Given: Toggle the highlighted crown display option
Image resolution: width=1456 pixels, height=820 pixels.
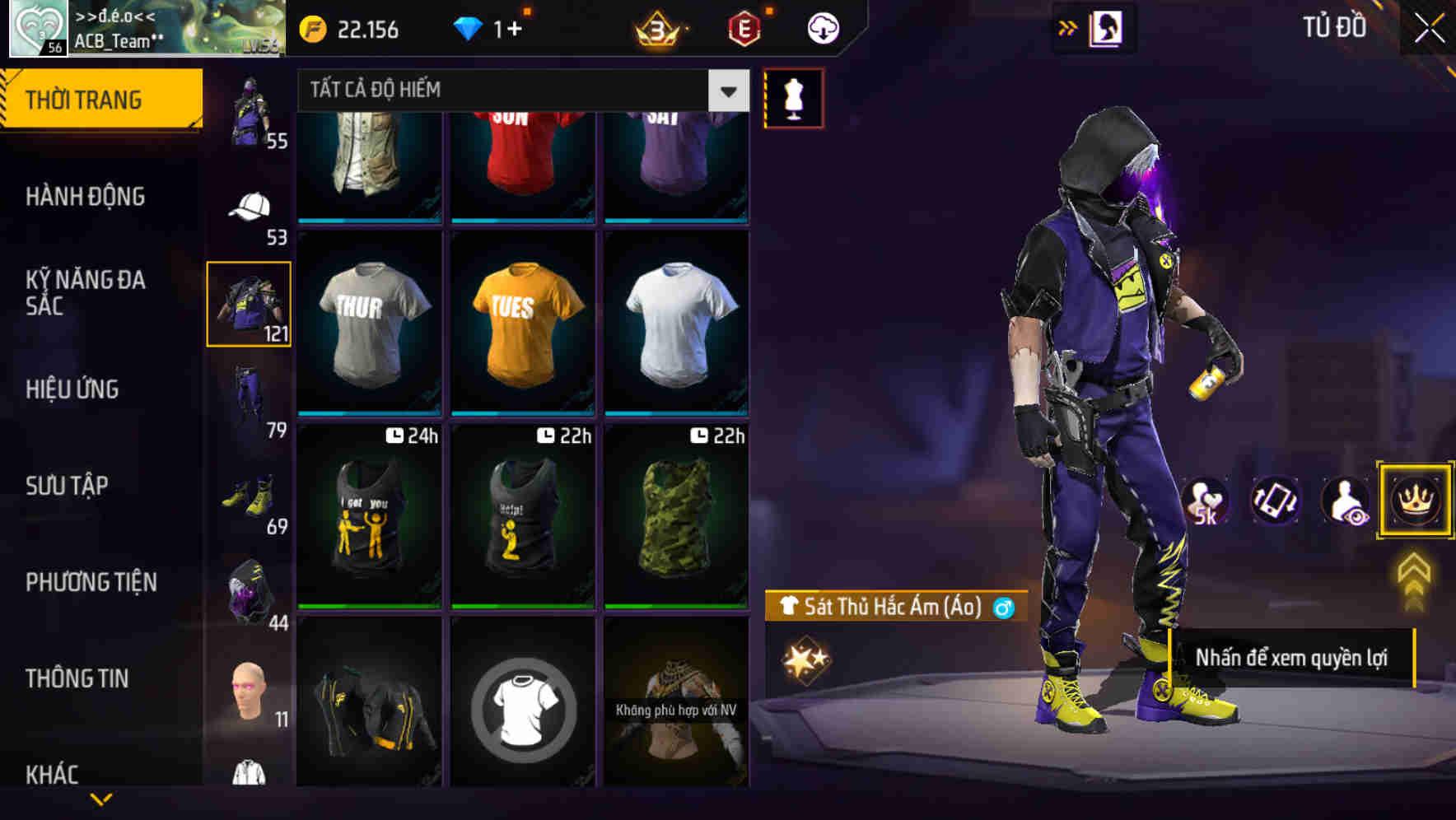Looking at the screenshot, I should coord(1414,500).
